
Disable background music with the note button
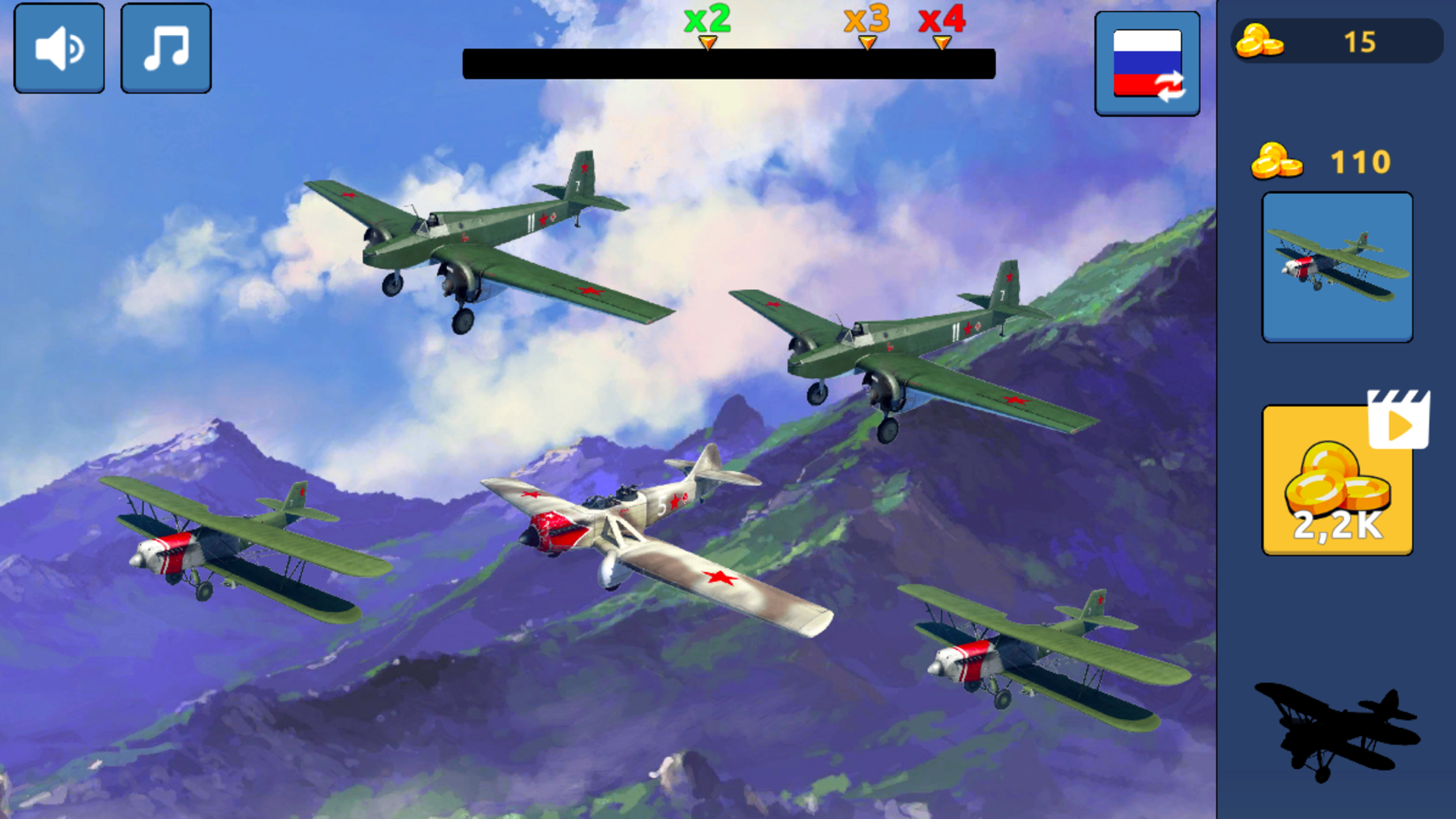tap(165, 47)
